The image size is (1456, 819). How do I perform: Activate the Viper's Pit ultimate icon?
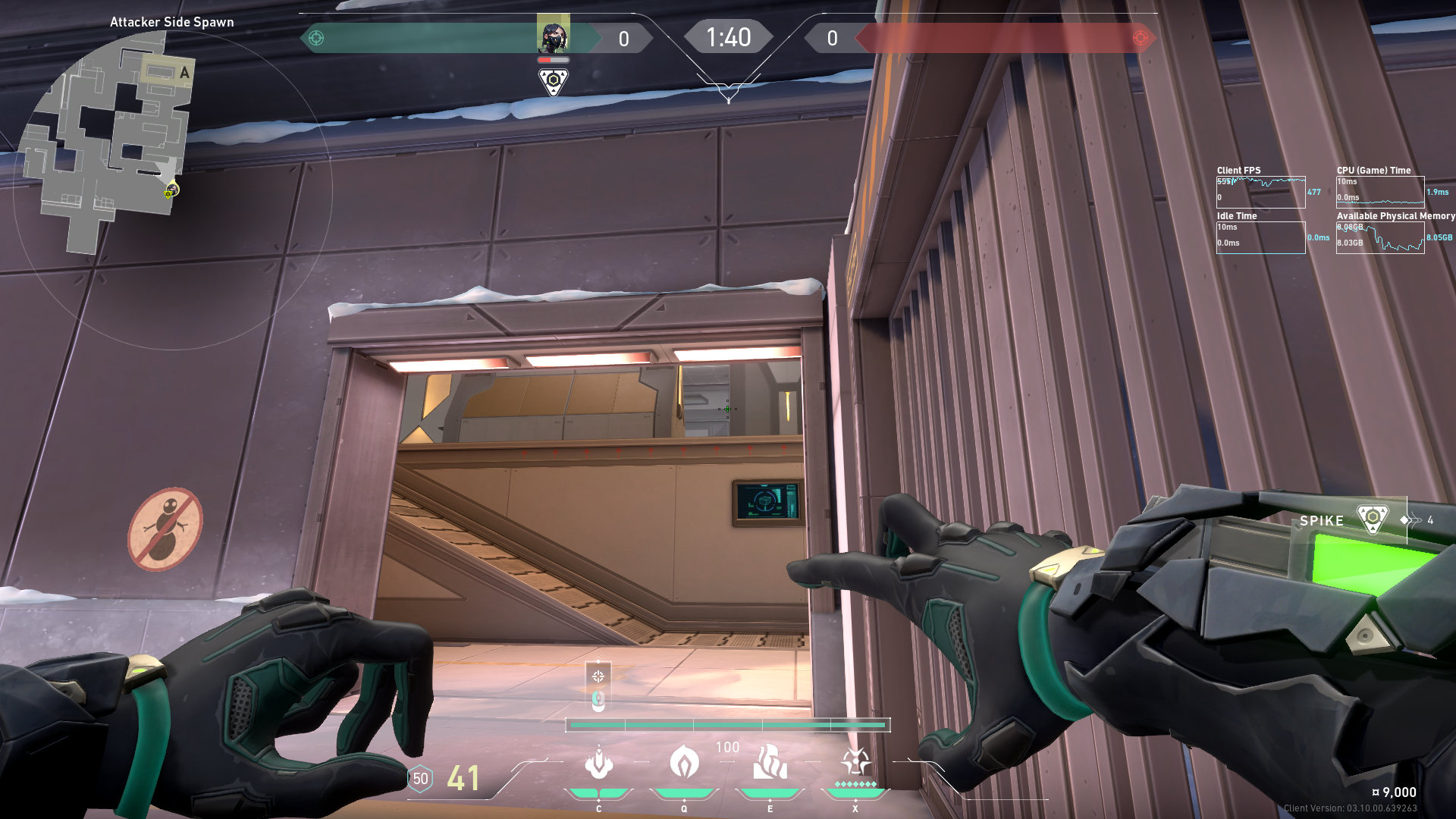(855, 763)
